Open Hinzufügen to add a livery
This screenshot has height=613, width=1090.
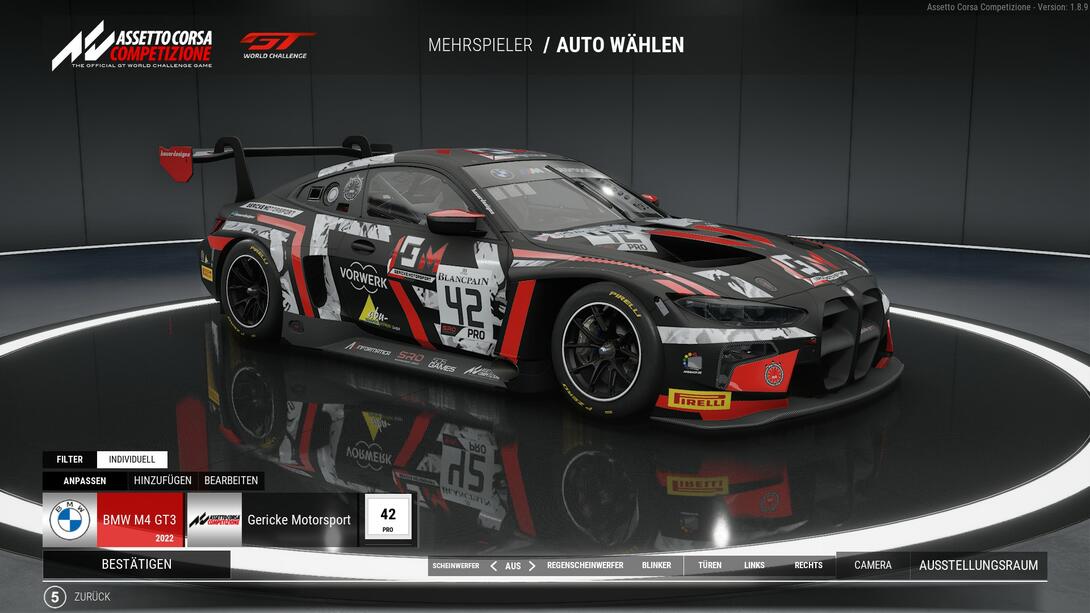pos(162,480)
